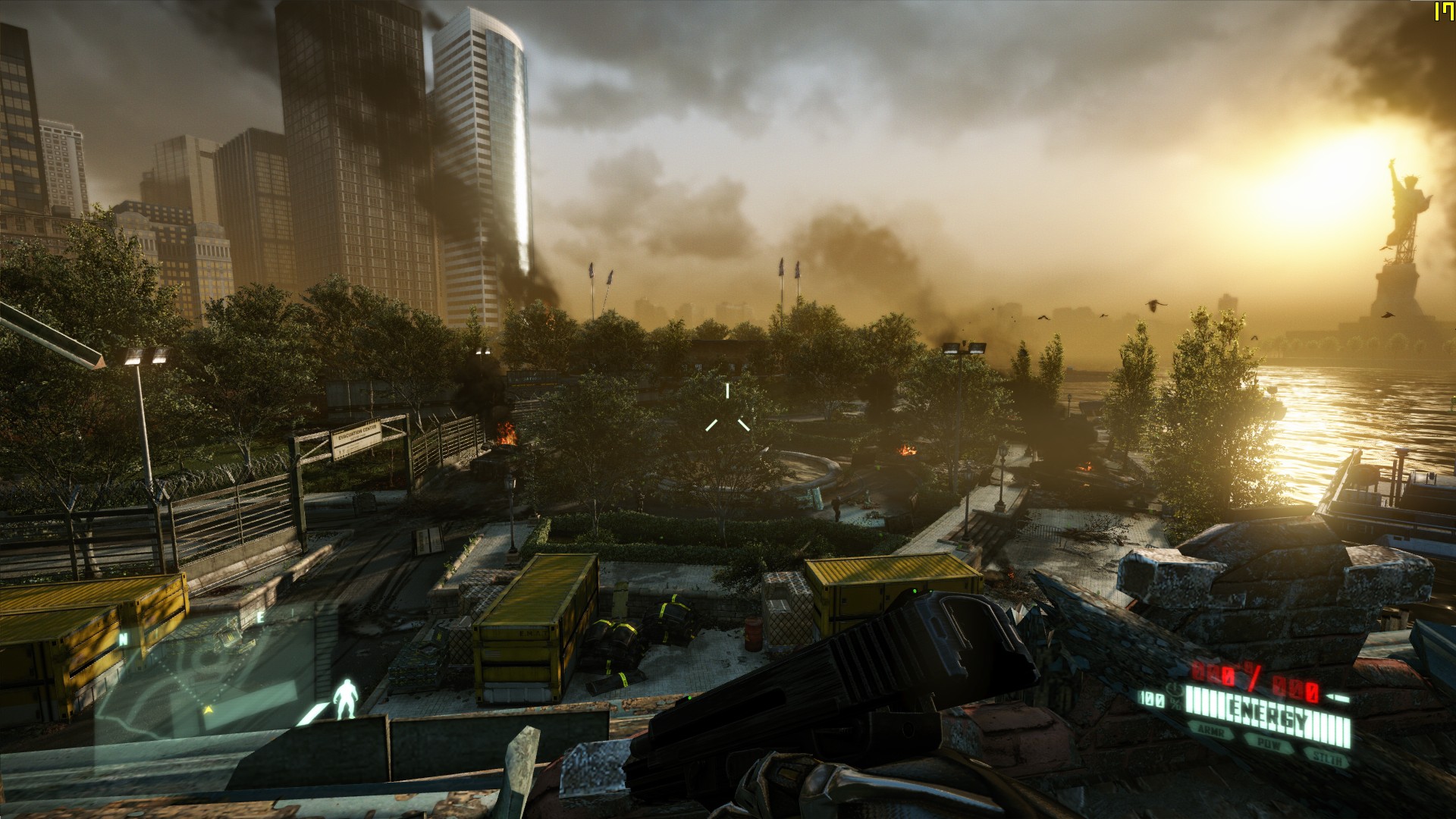The width and height of the screenshot is (1456, 819).
Task: Select the glowing nanosuit figure icon
Action: [345, 698]
